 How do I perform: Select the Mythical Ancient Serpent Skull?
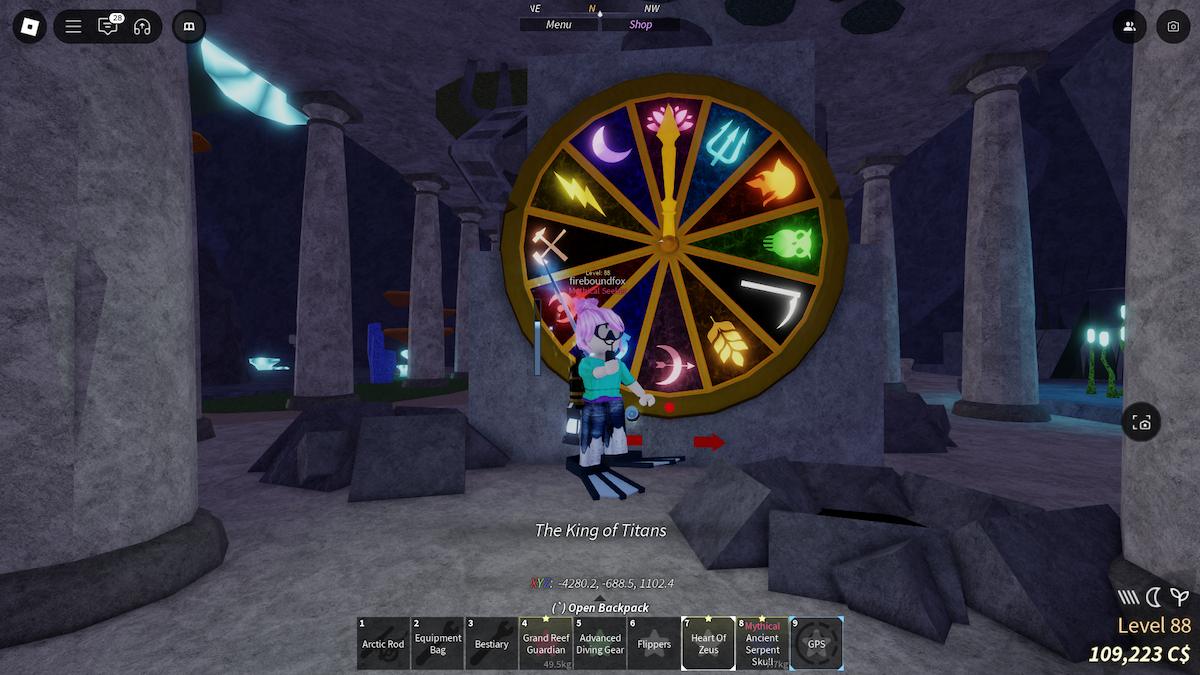click(762, 643)
